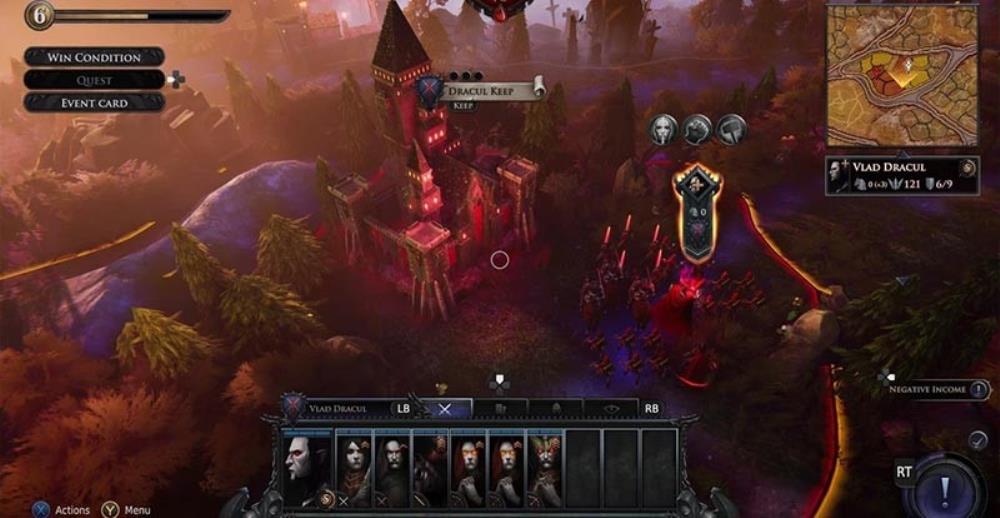Select Vlad Dracul's hero portrait in army bar
The height and width of the screenshot is (518, 1000).
[304, 467]
